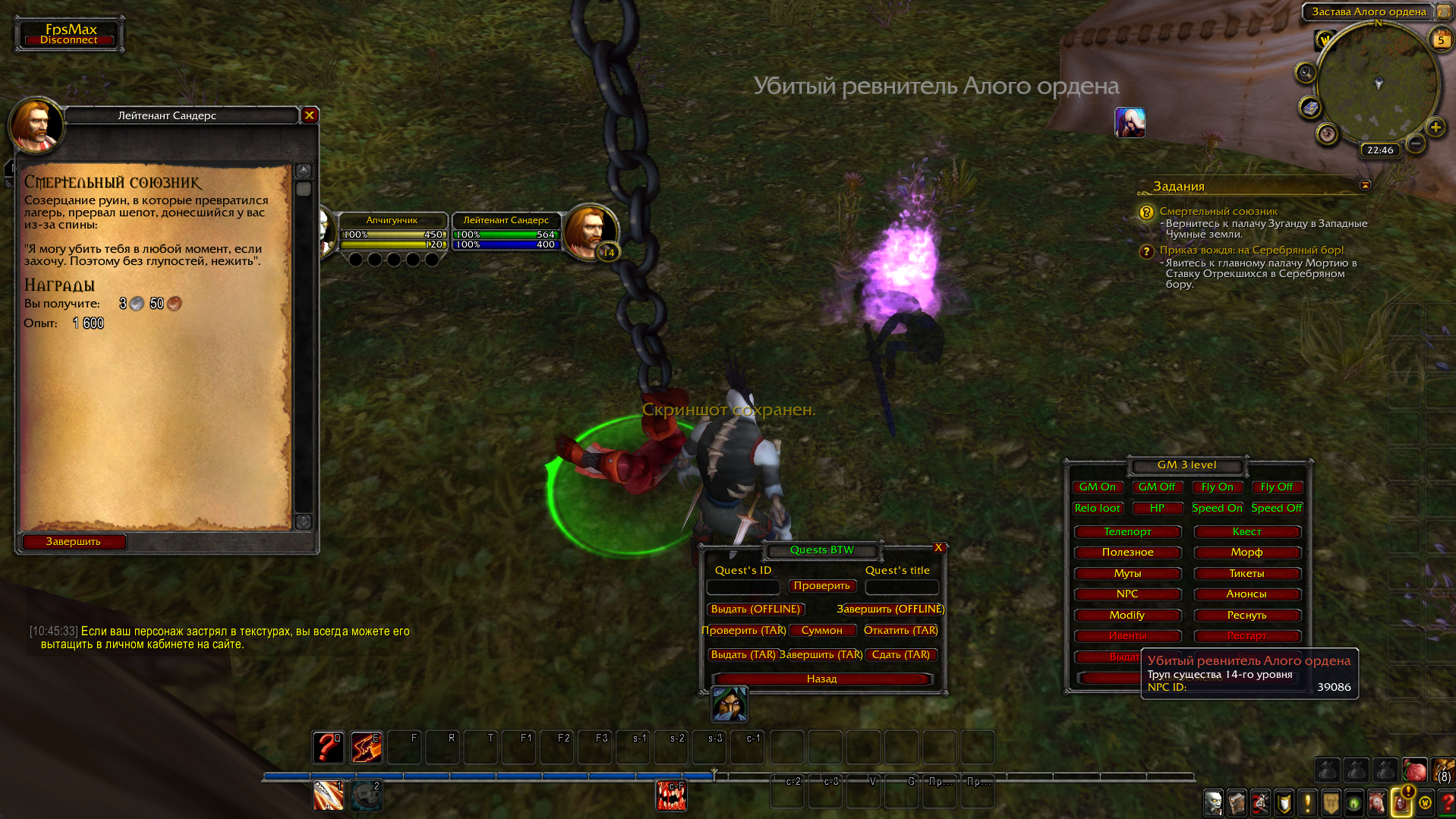Focus the Quest's ID input field
This screenshot has height=819, width=1456.
[743, 587]
